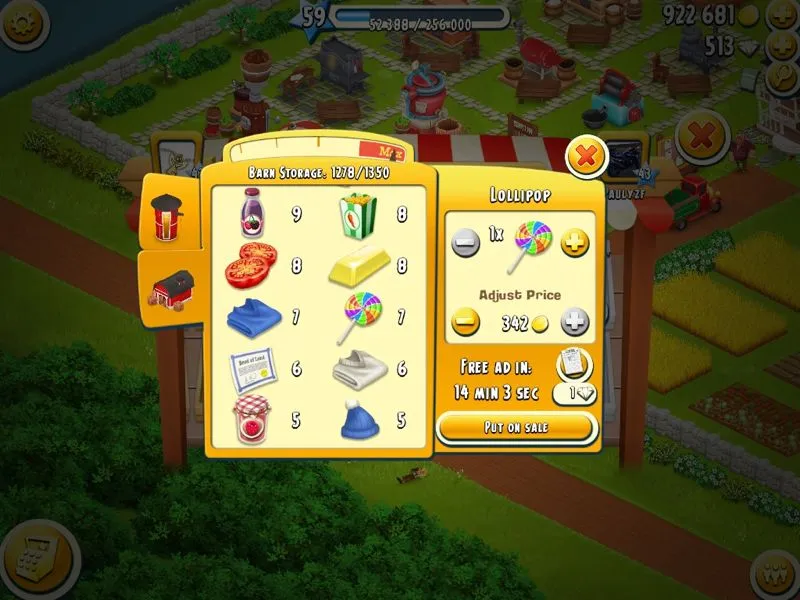Image resolution: width=800 pixels, height=600 pixels.
Task: Put the lollipop on sale
Action: point(516,428)
